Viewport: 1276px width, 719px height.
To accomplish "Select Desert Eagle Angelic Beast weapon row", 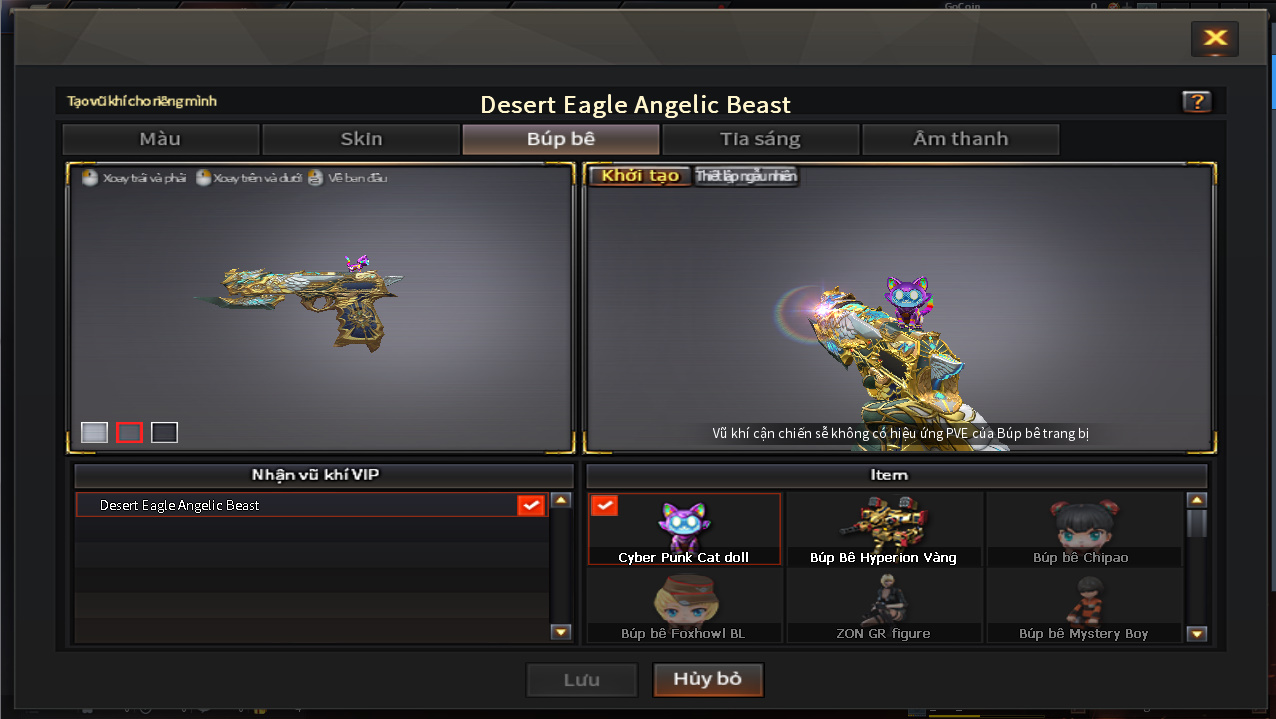I will click(x=310, y=505).
